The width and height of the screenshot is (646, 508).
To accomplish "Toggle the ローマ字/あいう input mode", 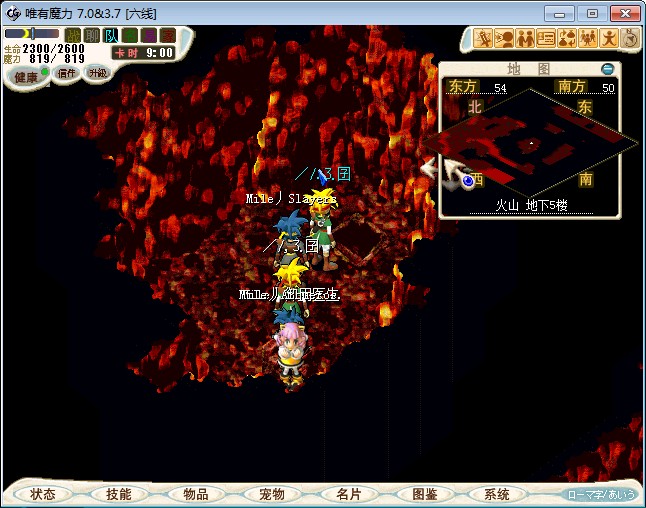I will click(x=601, y=494).
